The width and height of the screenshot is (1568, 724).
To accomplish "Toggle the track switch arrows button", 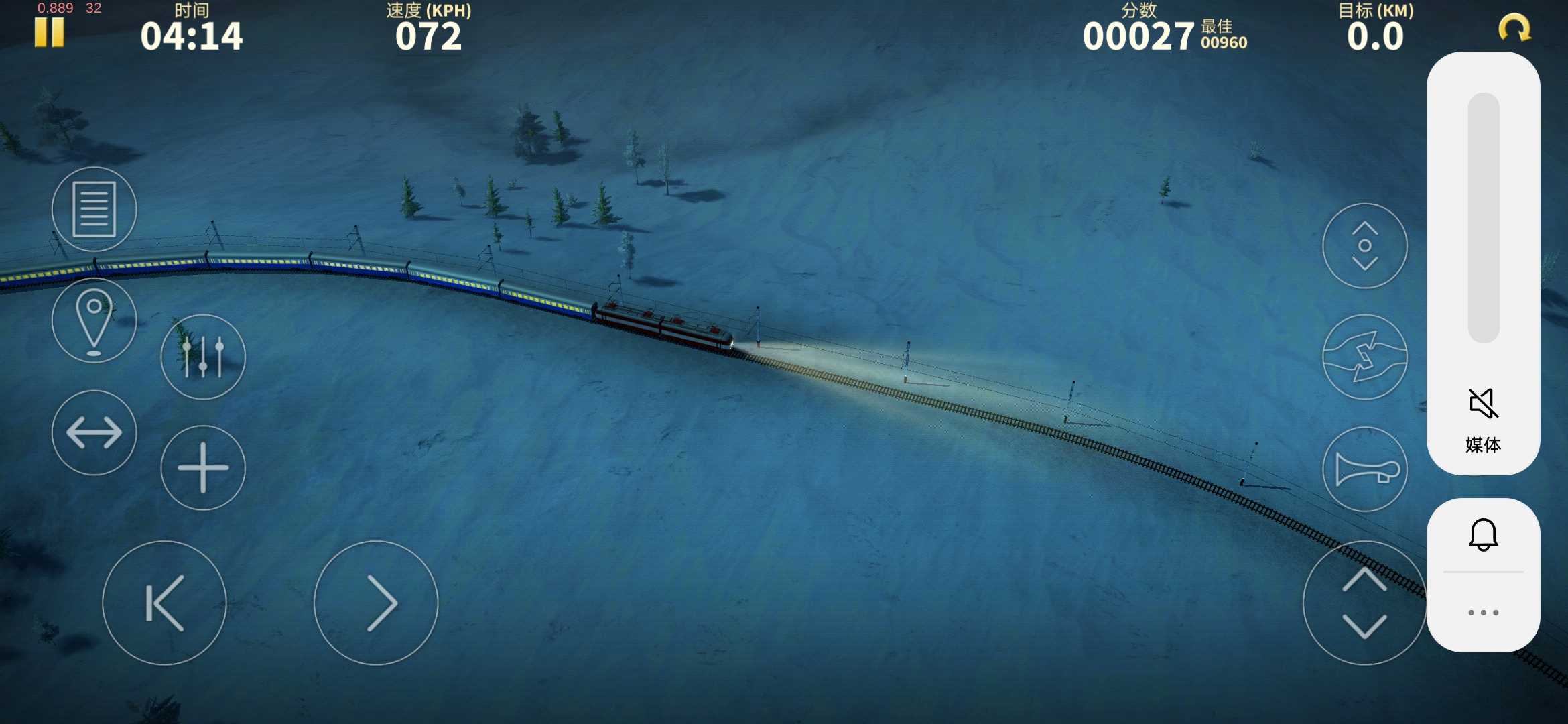I will click(x=1365, y=357).
